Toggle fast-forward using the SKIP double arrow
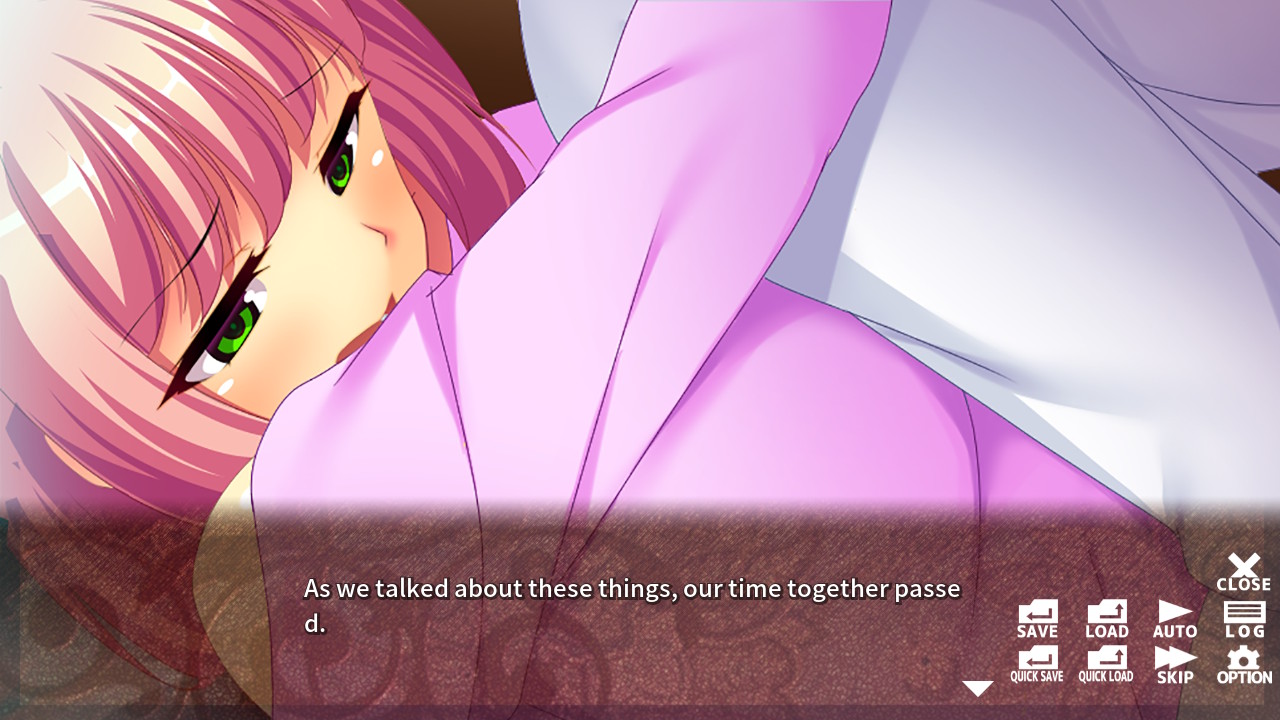This screenshot has height=720, width=1280. 1175,664
